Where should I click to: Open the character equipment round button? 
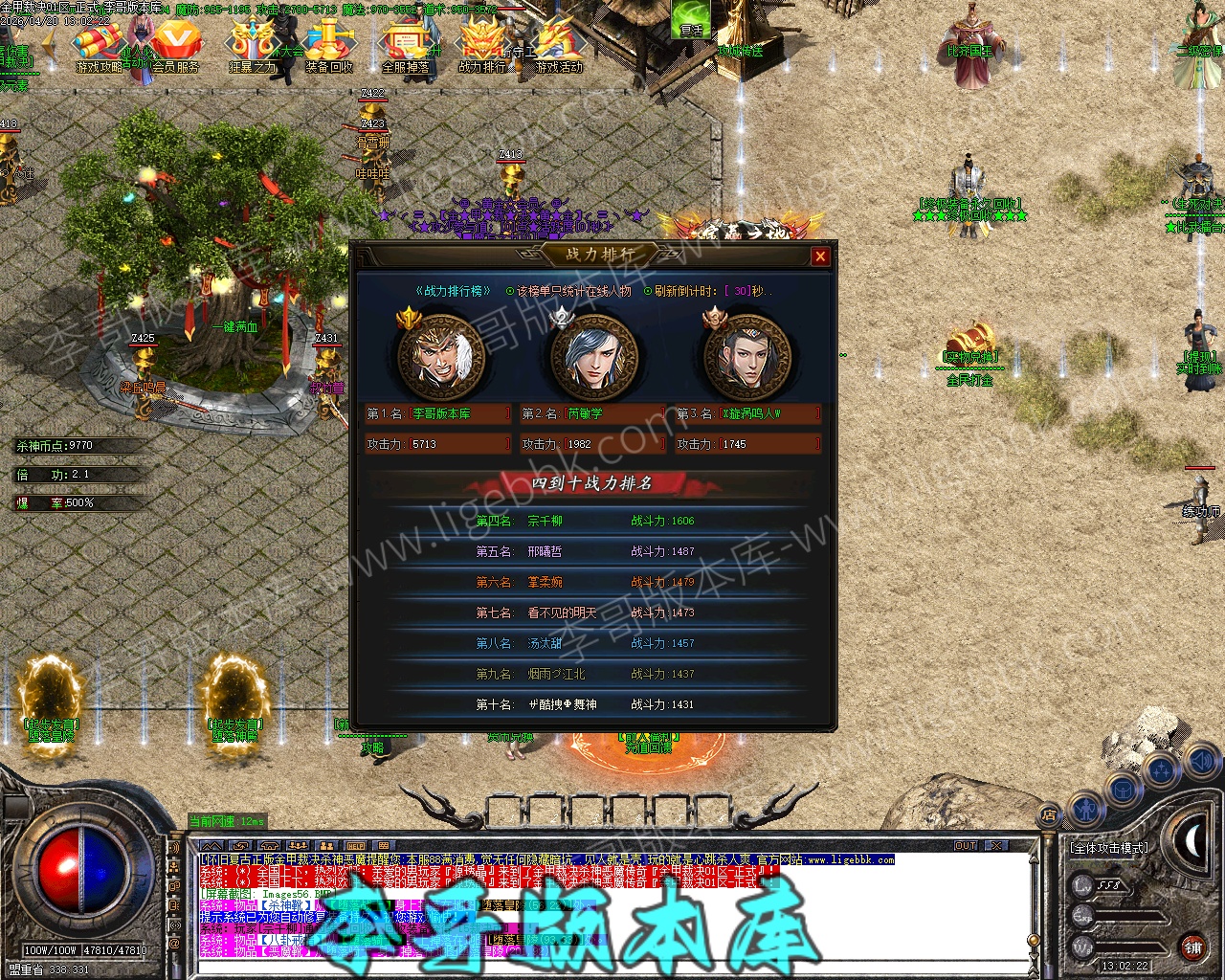click(1085, 810)
